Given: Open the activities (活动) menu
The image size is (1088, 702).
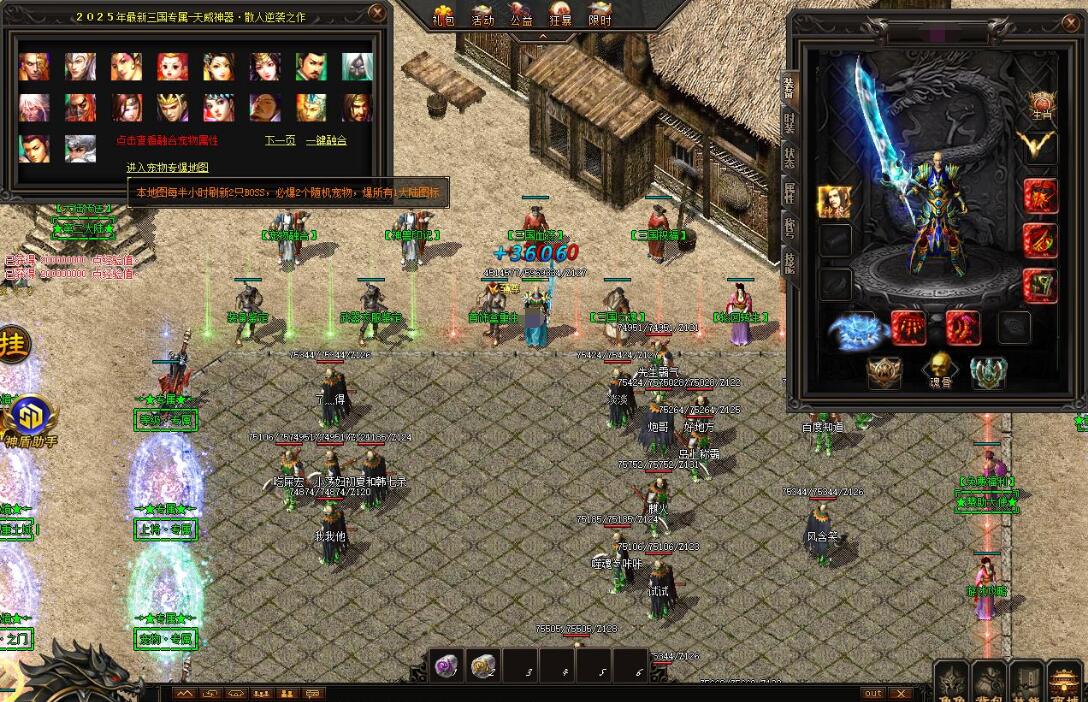Looking at the screenshot, I should pos(482,15).
